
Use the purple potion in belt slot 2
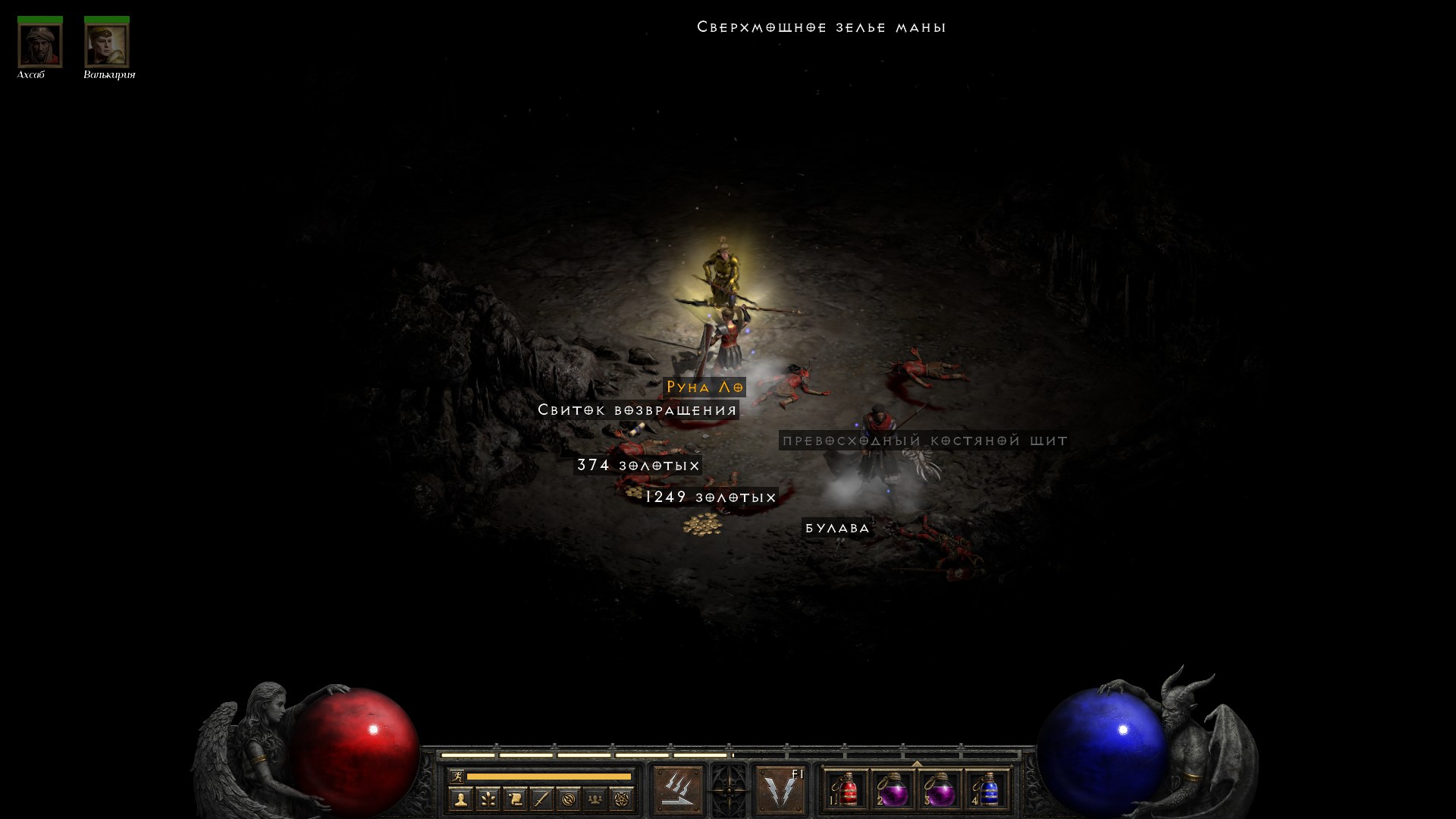click(893, 790)
